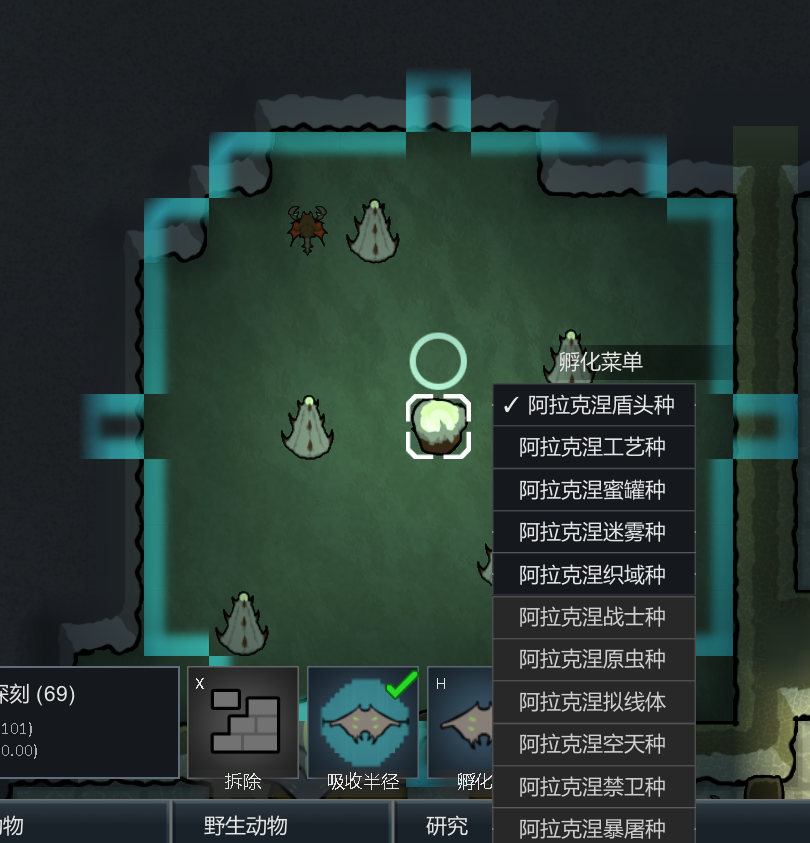The width and height of the screenshot is (810, 843).
Task: Pick 阿拉克涅蜜罐种 in the list
Action: [594, 490]
